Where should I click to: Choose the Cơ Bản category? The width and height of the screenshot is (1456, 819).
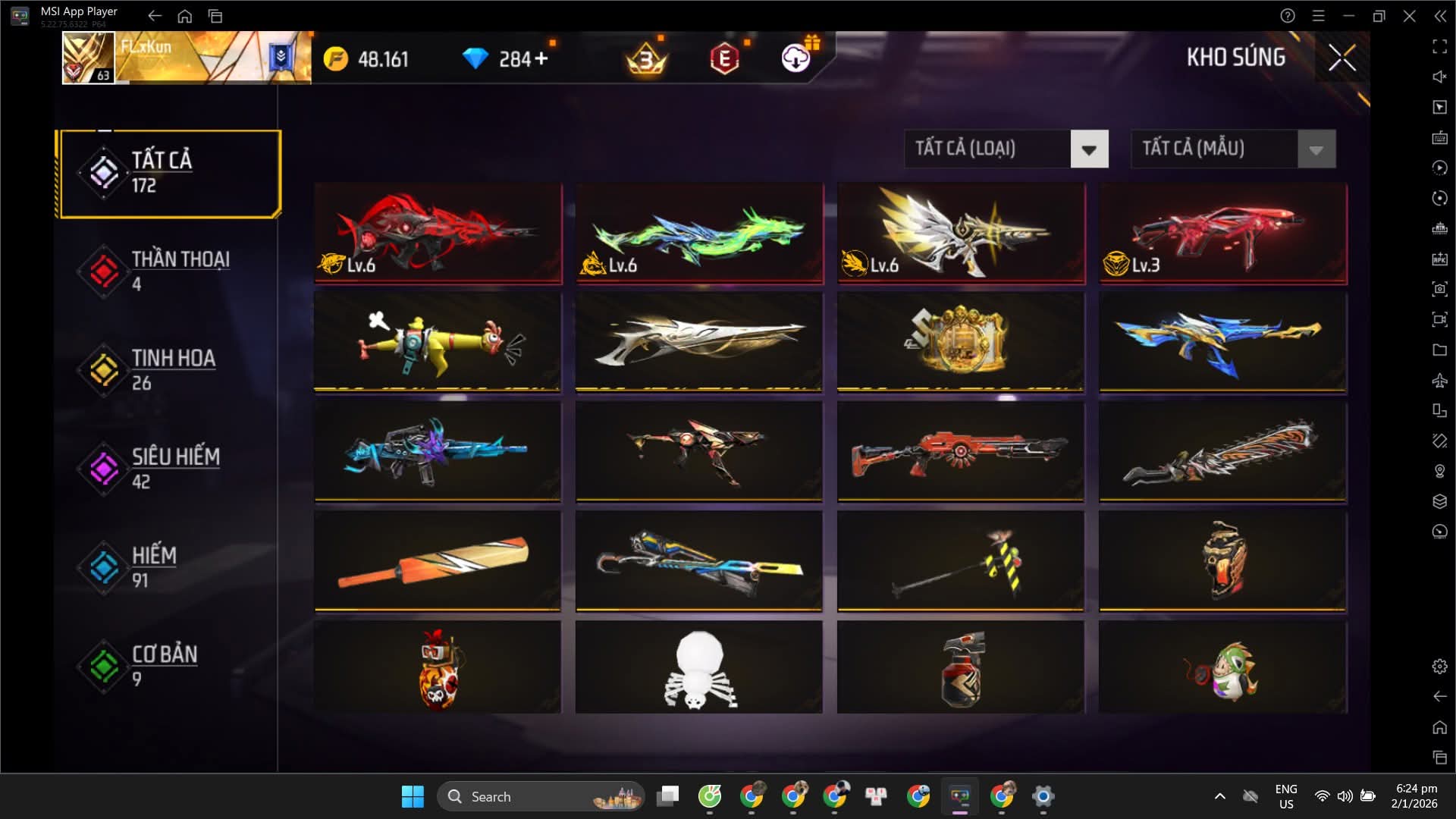pyautogui.click(x=170, y=666)
